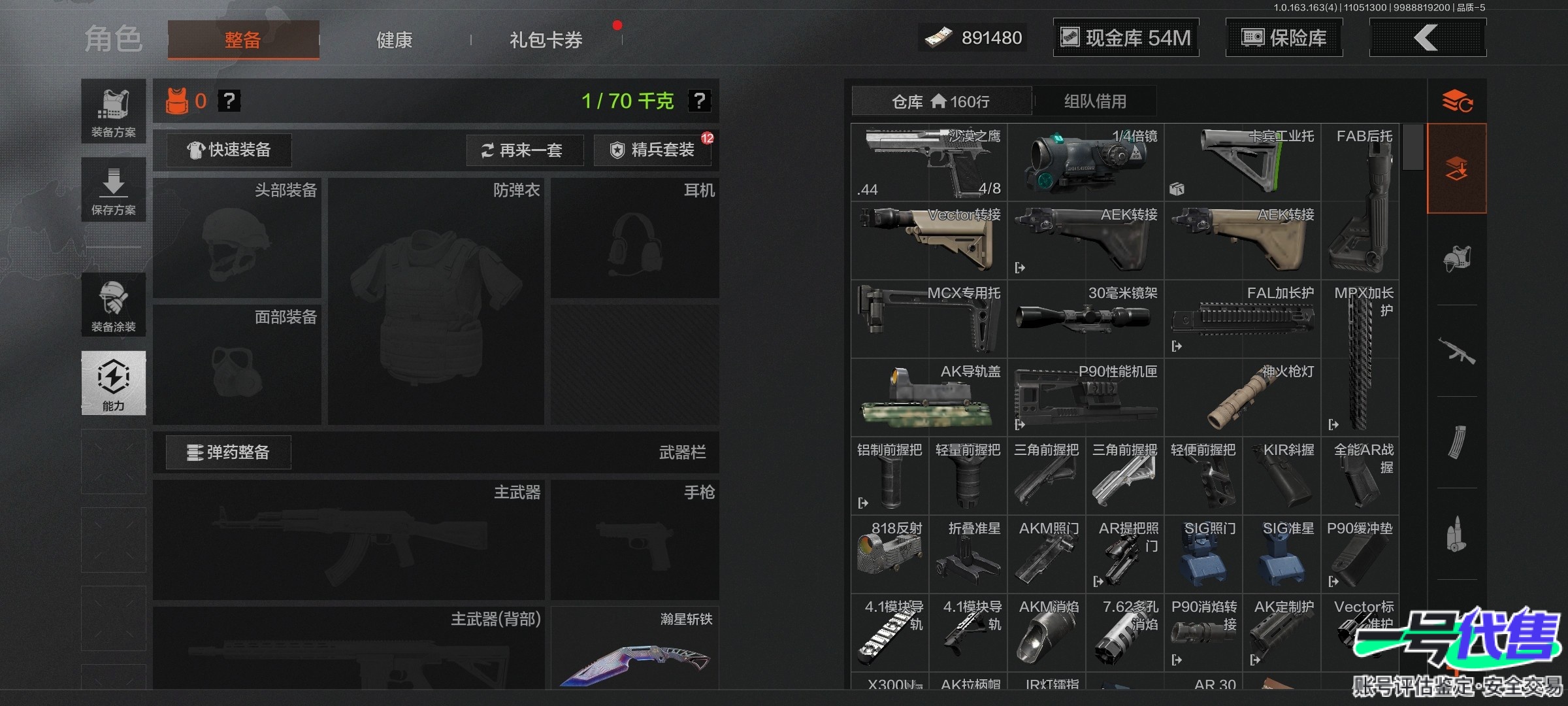
Task: Open the 礼包卡券 tab
Action: click(x=546, y=40)
